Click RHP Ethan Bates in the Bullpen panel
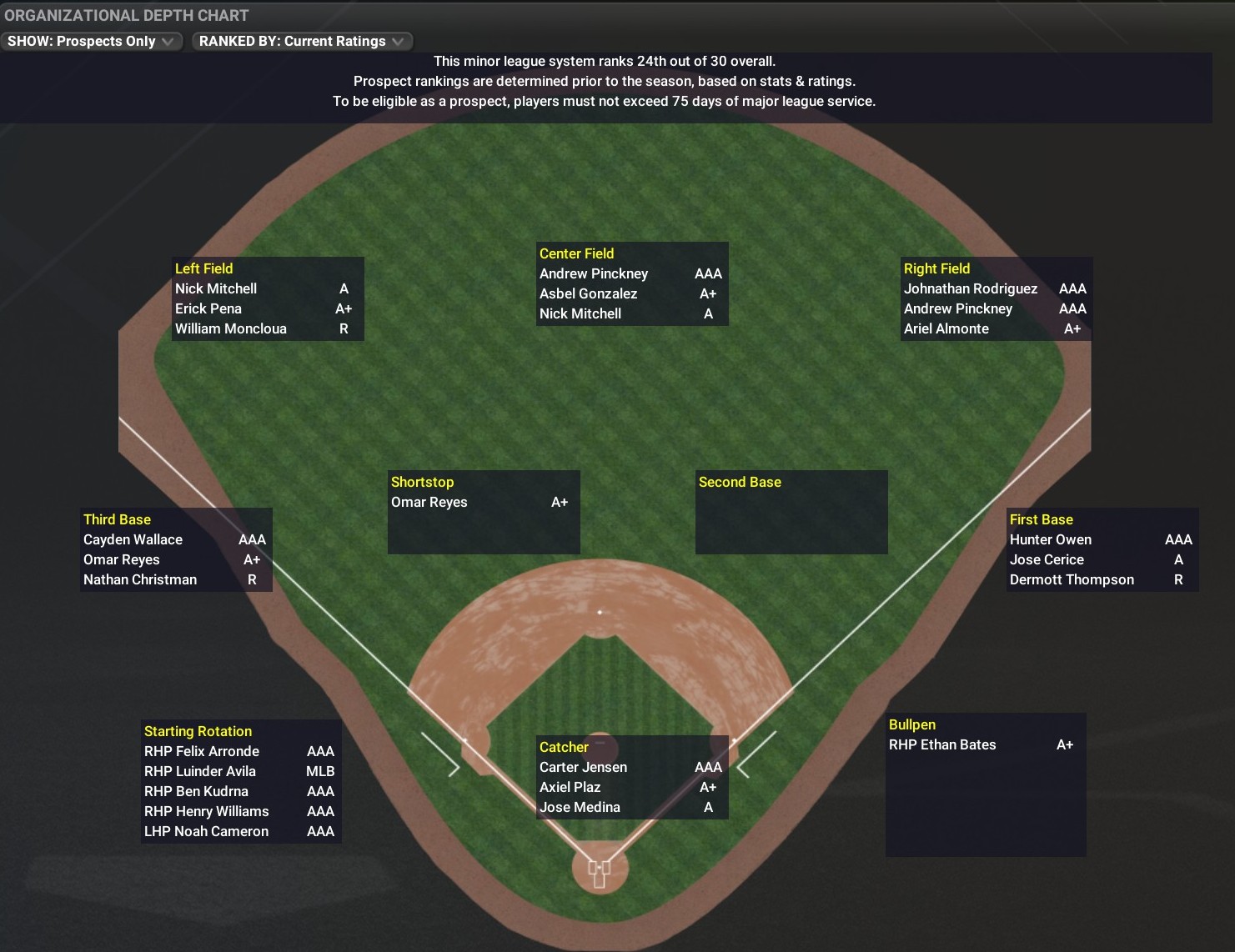 [942, 744]
